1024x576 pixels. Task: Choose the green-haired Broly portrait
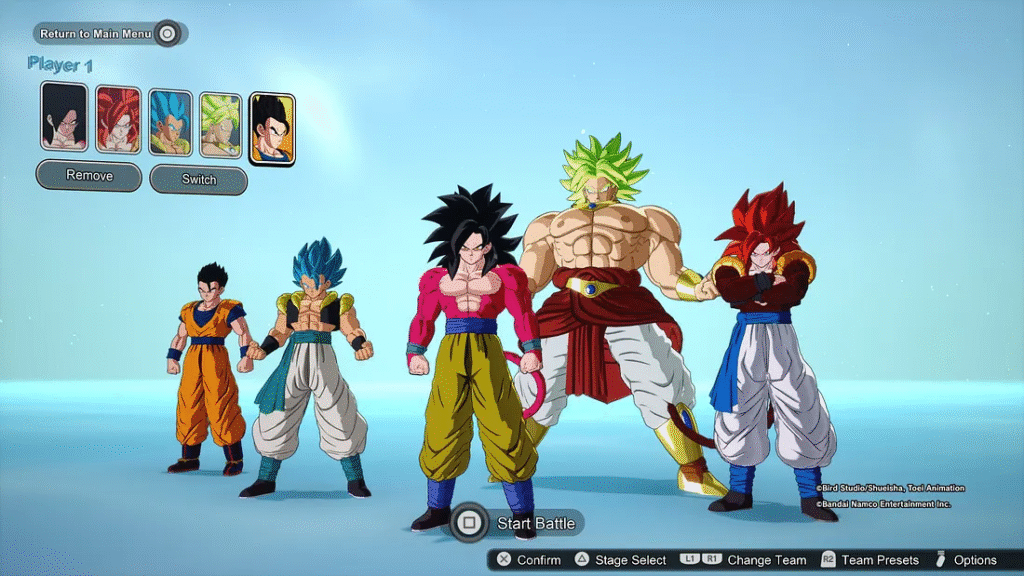pos(220,126)
